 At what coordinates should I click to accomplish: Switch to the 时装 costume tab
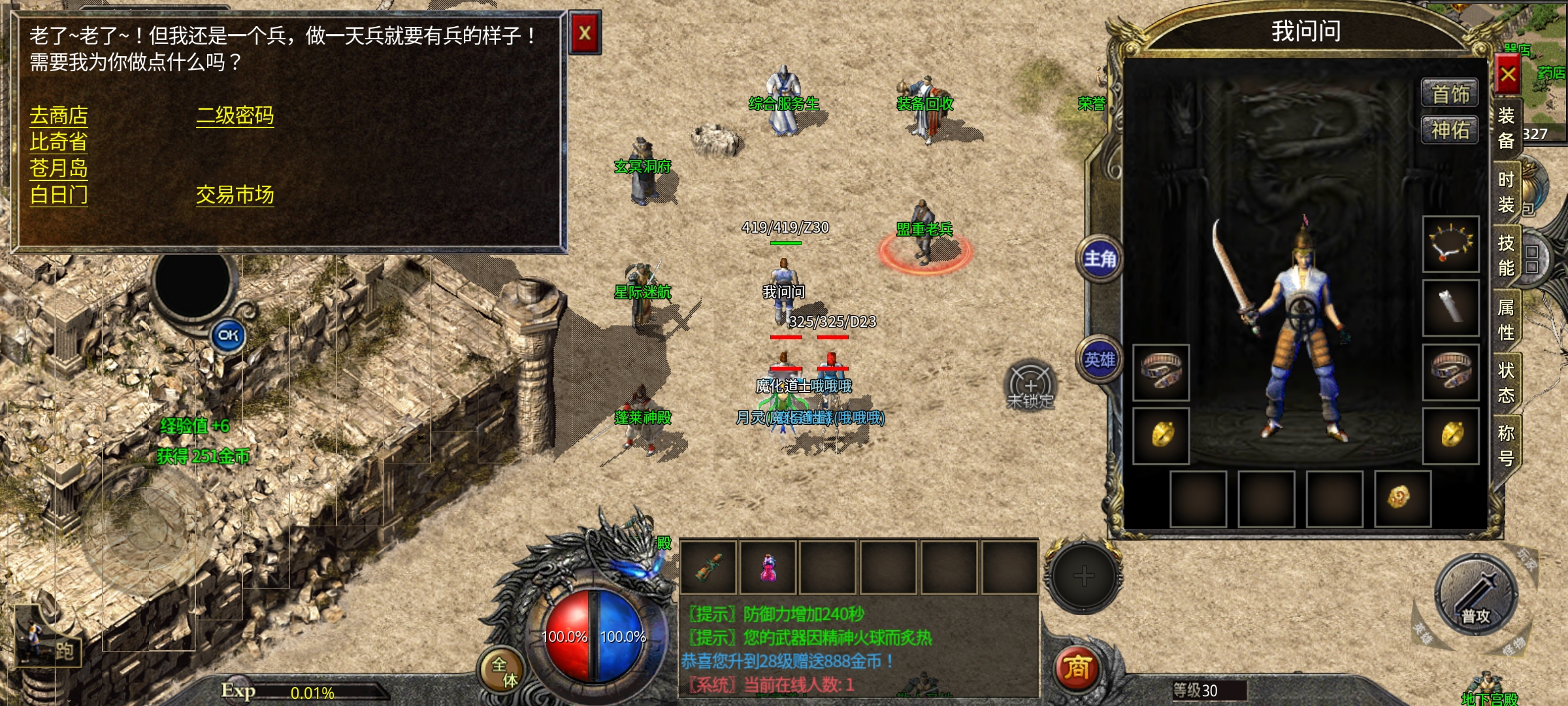pos(1506,192)
